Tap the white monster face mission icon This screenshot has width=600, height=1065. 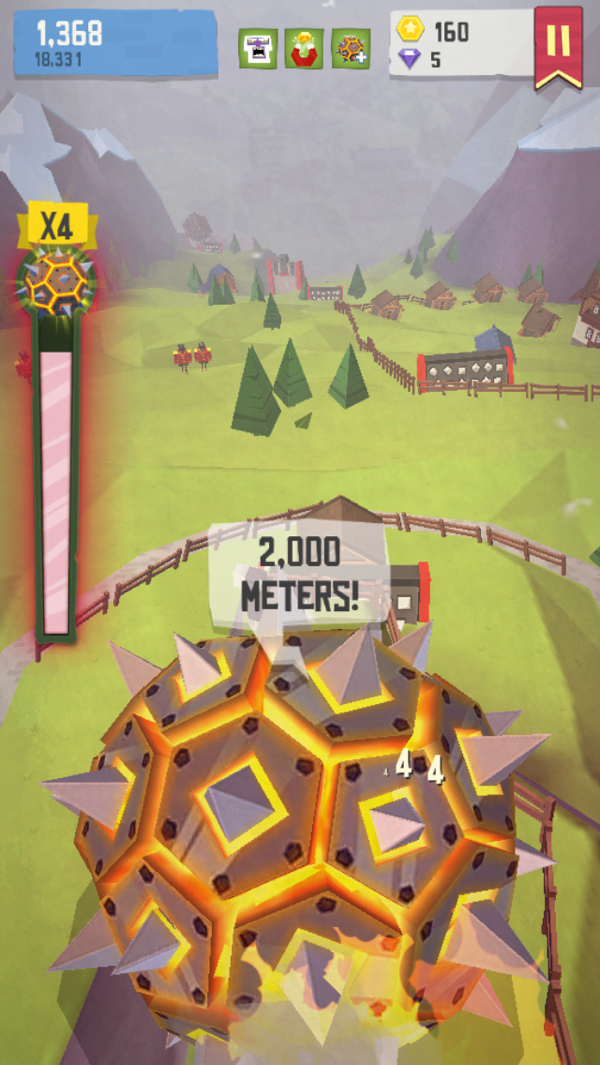pyautogui.click(x=257, y=48)
